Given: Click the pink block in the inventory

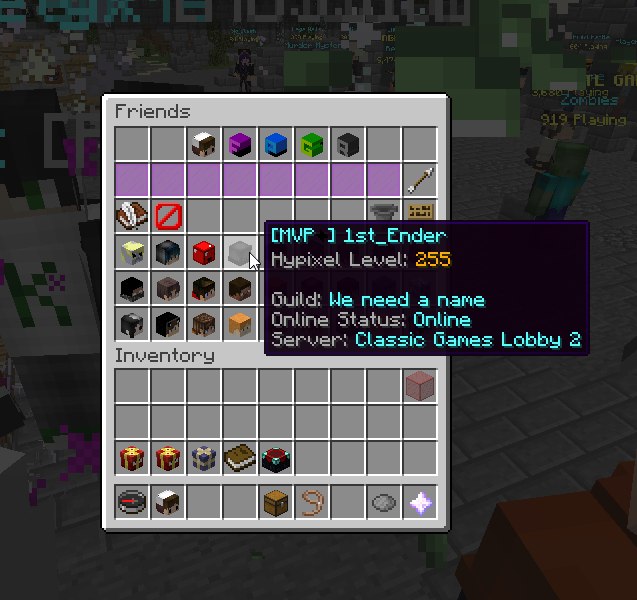Looking at the screenshot, I should click(420, 385).
